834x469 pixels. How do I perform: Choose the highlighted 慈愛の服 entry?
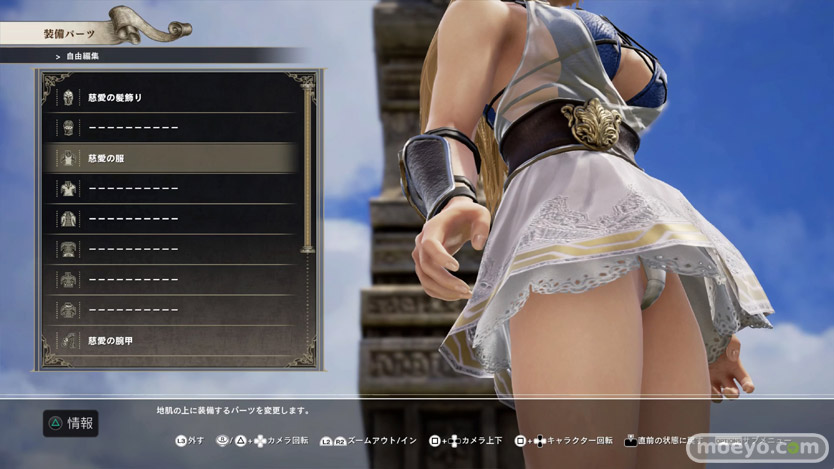pyautogui.click(x=170, y=158)
